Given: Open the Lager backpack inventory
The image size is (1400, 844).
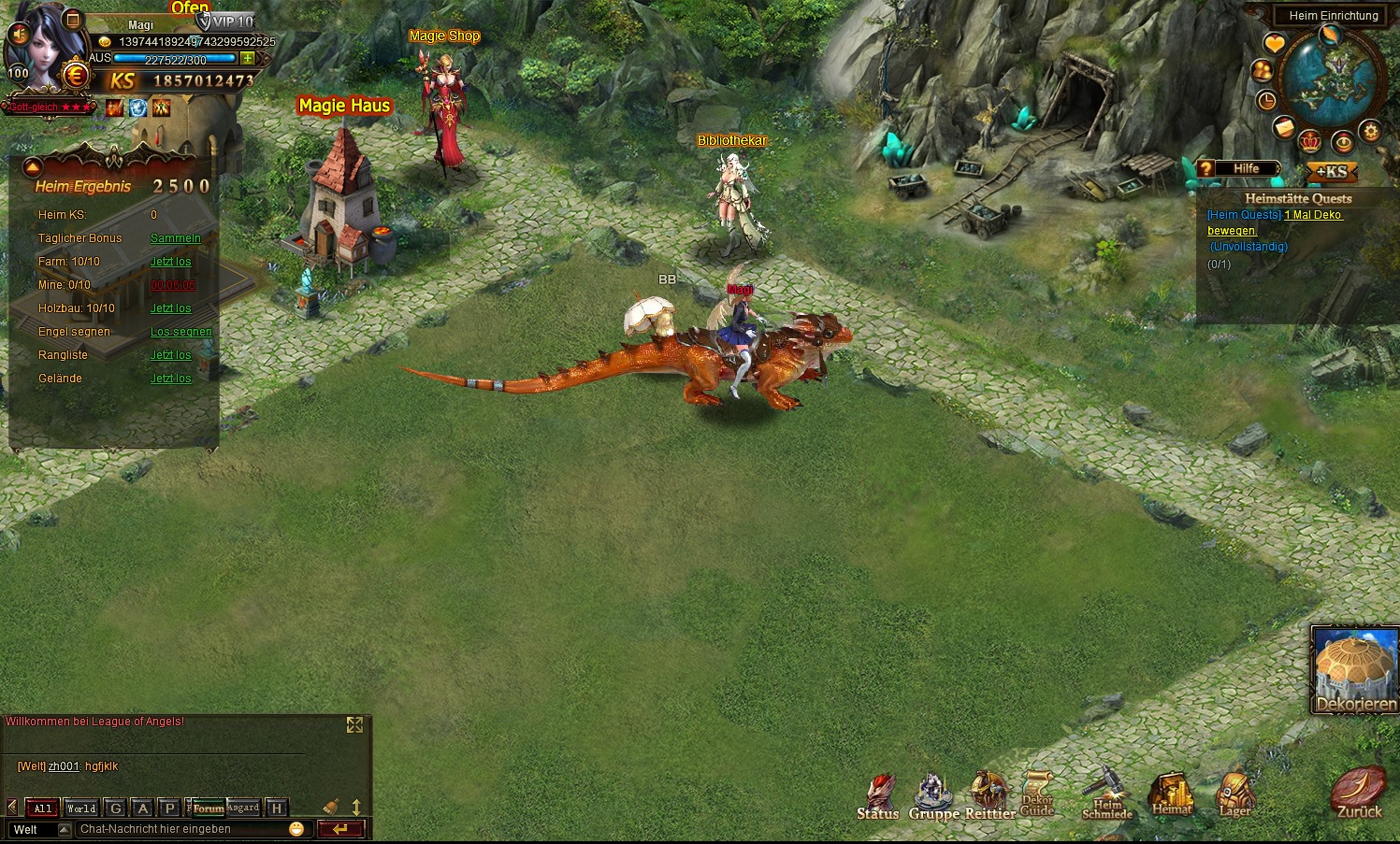Looking at the screenshot, I should pos(1234,795).
